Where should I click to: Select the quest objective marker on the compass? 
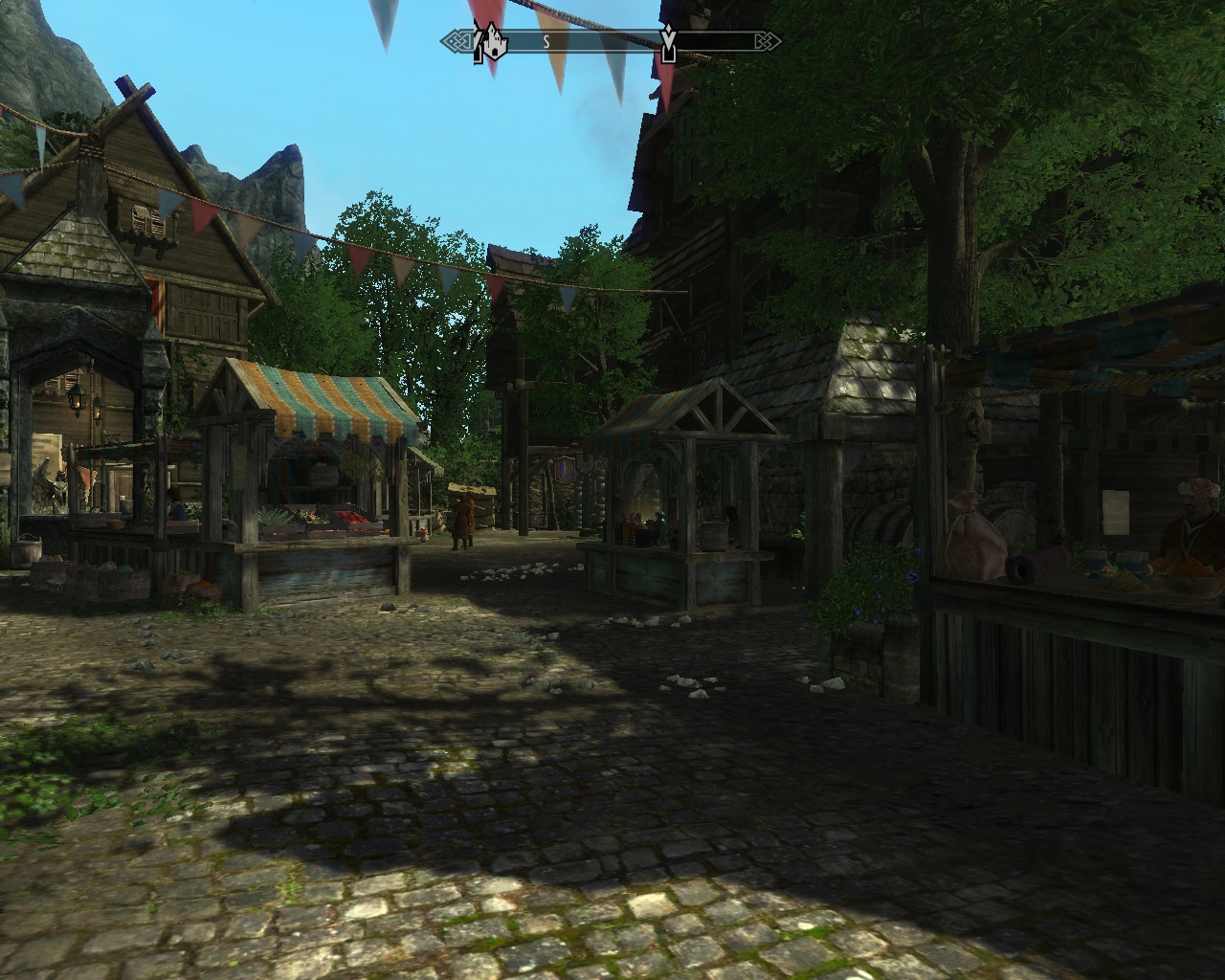pos(668,41)
